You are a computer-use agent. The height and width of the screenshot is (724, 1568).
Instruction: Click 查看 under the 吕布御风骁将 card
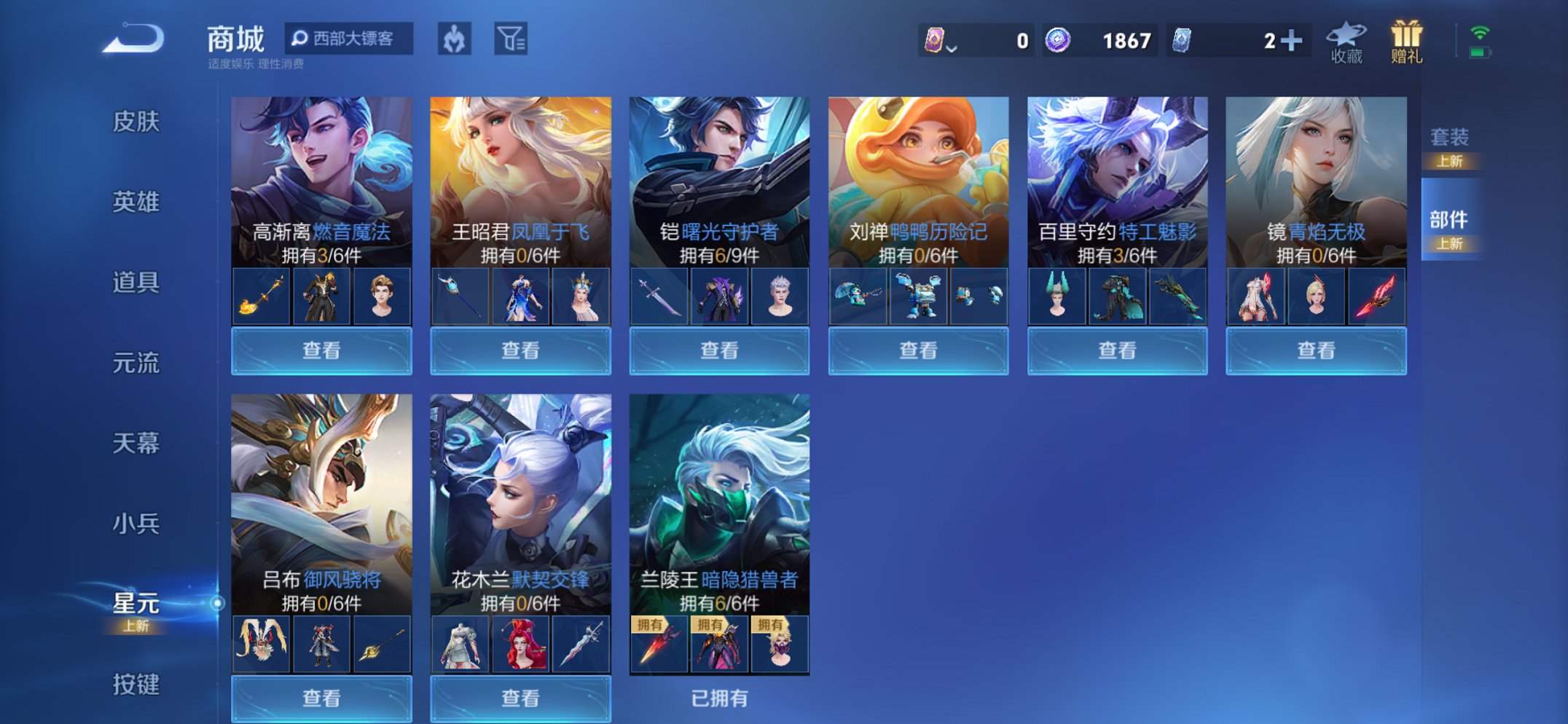321,699
